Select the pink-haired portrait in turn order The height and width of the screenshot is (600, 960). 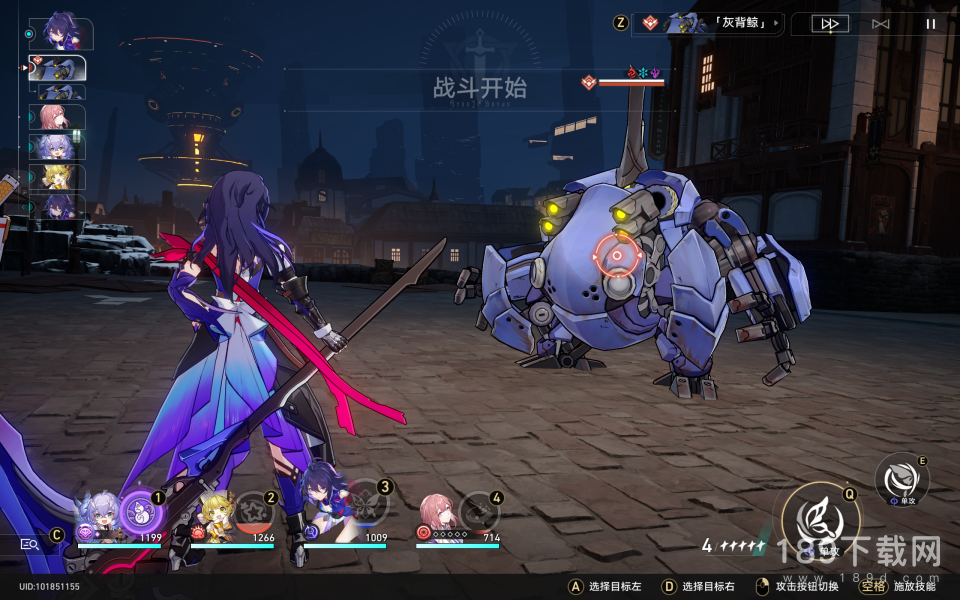[x=58, y=118]
